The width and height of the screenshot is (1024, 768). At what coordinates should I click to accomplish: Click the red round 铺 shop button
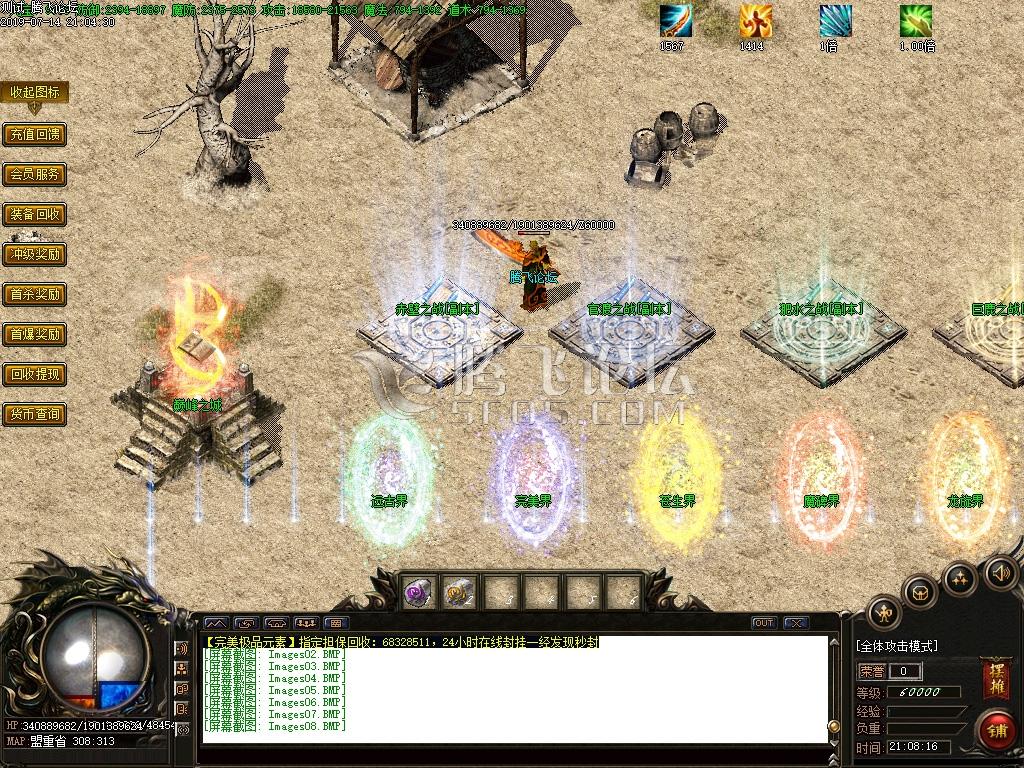pyautogui.click(x=996, y=729)
